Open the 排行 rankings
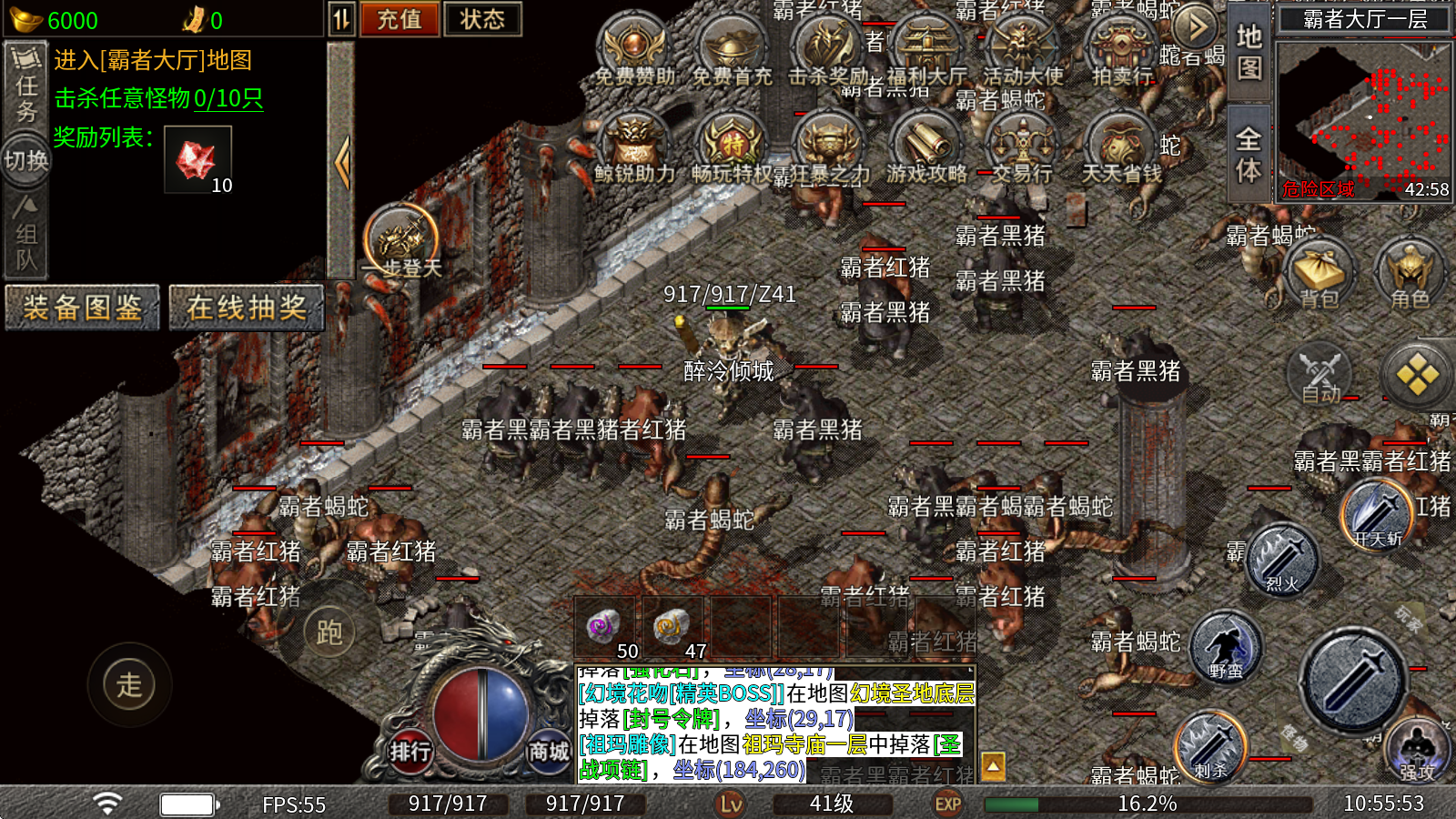The width and height of the screenshot is (1456, 819). click(409, 752)
